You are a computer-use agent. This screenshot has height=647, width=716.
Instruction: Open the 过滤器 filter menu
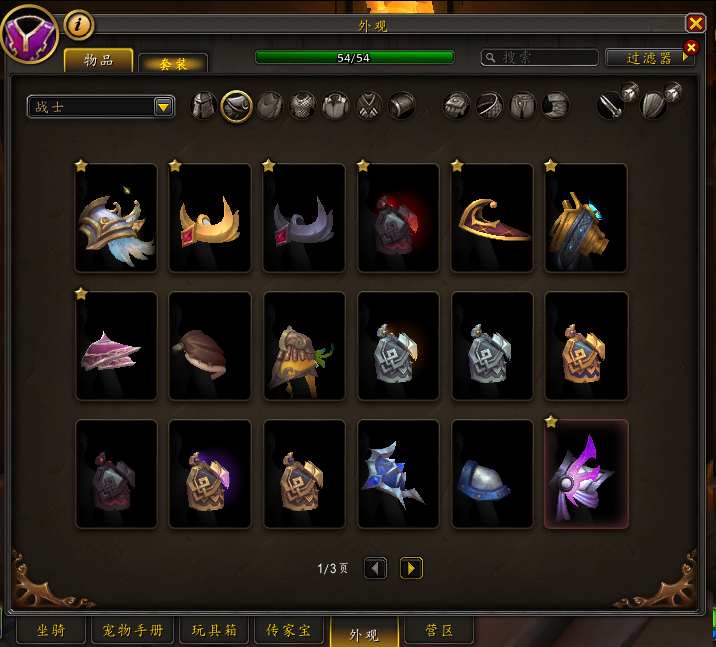click(650, 58)
